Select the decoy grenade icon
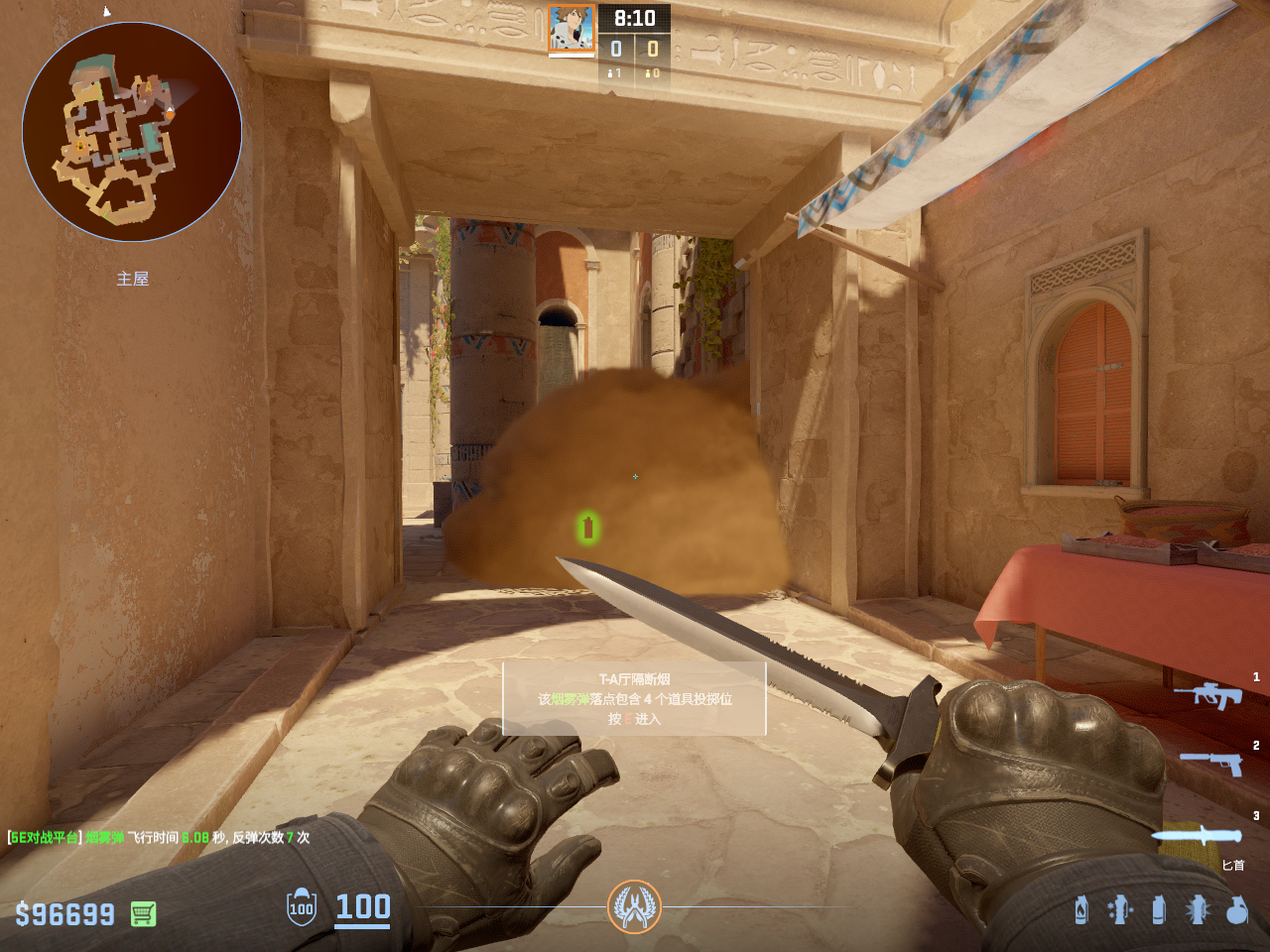Image resolution: width=1270 pixels, height=952 pixels. click(x=1120, y=909)
